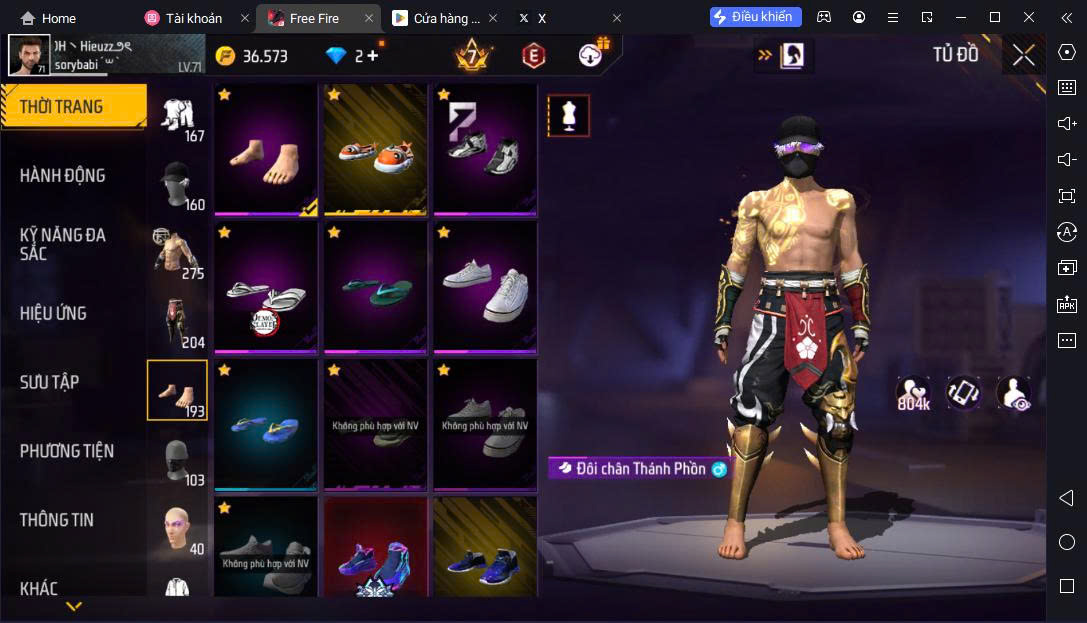Select the green flip-flops item

(x=375, y=288)
